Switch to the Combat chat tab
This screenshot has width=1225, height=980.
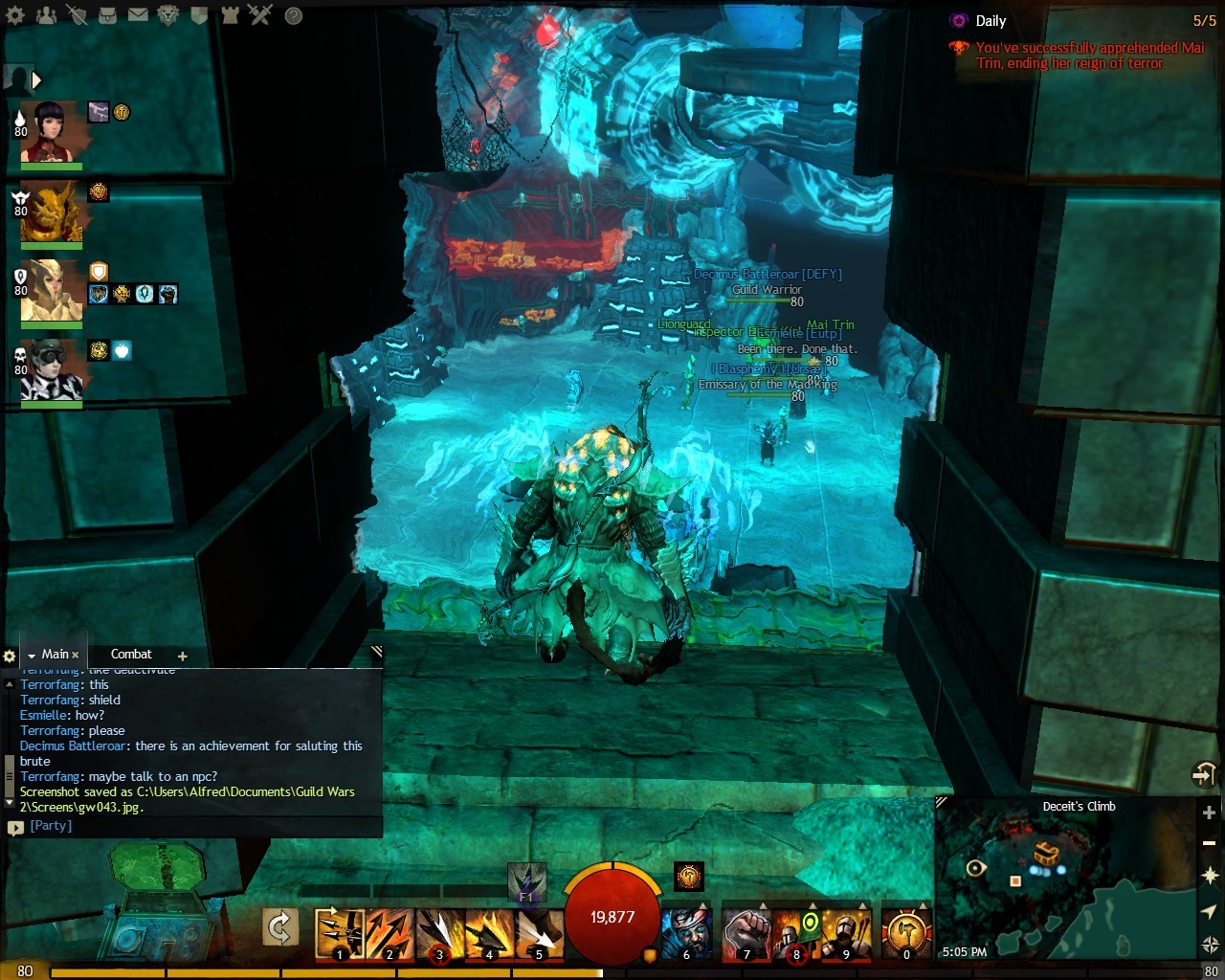tap(131, 655)
